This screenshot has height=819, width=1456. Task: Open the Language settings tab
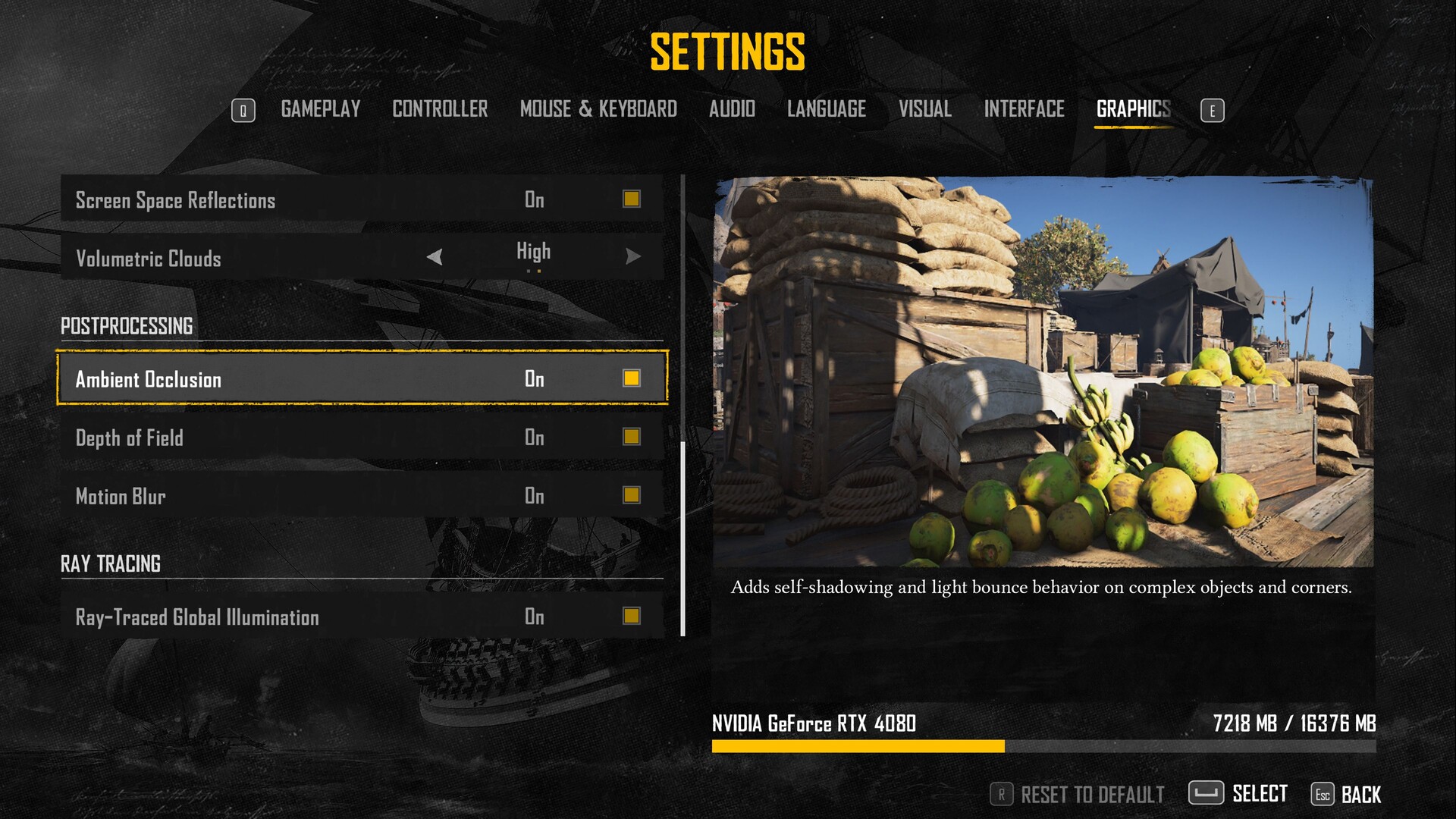point(827,109)
